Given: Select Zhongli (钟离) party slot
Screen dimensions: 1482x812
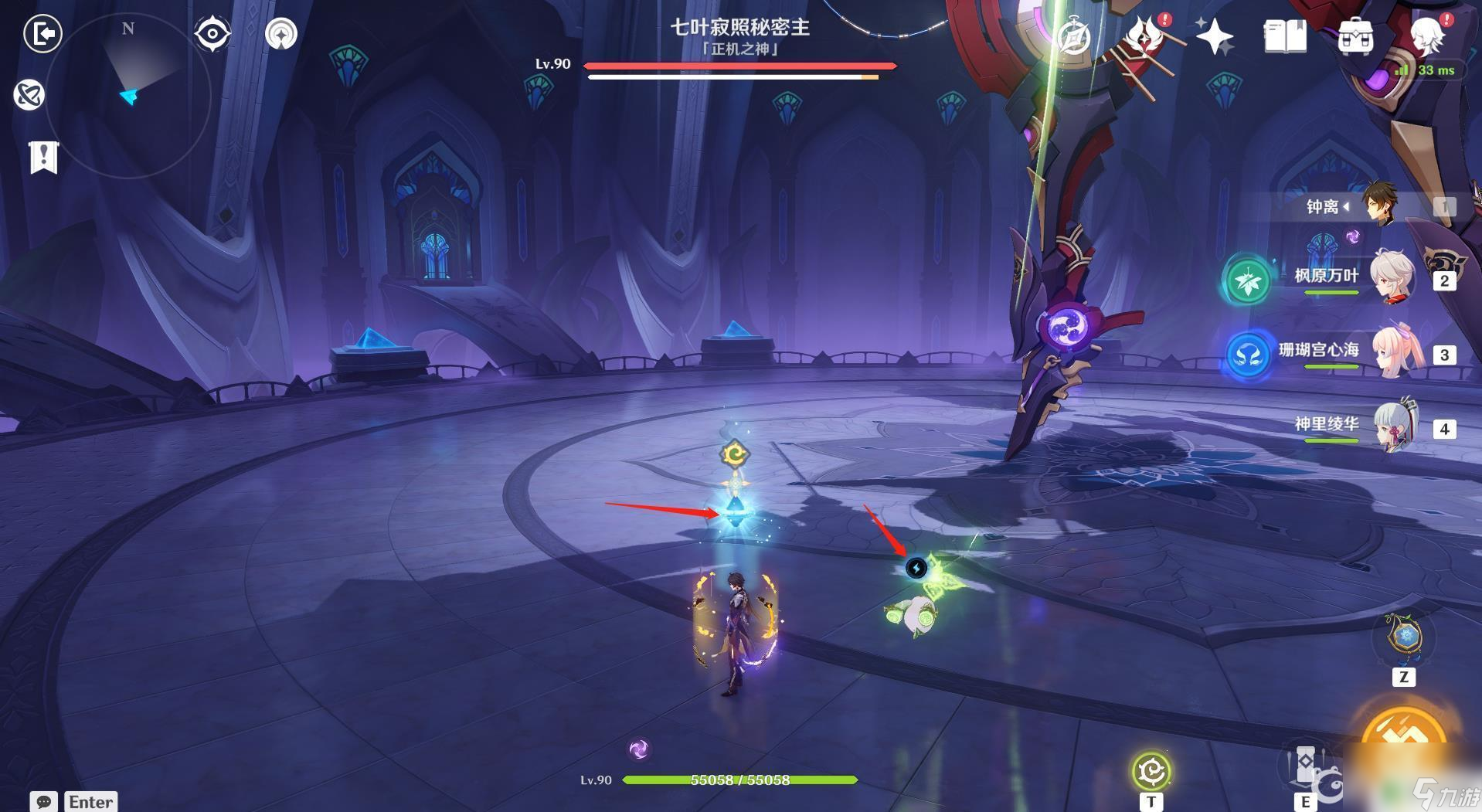Looking at the screenshot, I should (x=1379, y=206).
